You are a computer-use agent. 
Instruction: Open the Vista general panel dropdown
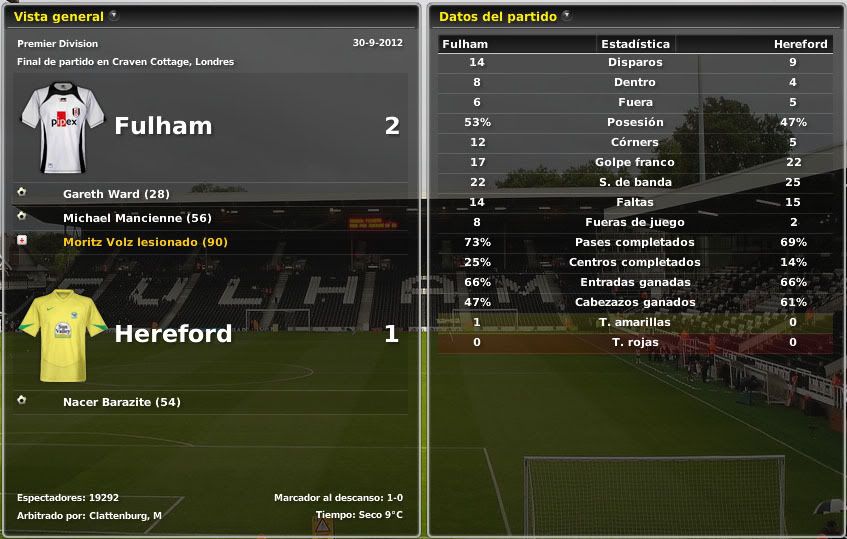114,16
